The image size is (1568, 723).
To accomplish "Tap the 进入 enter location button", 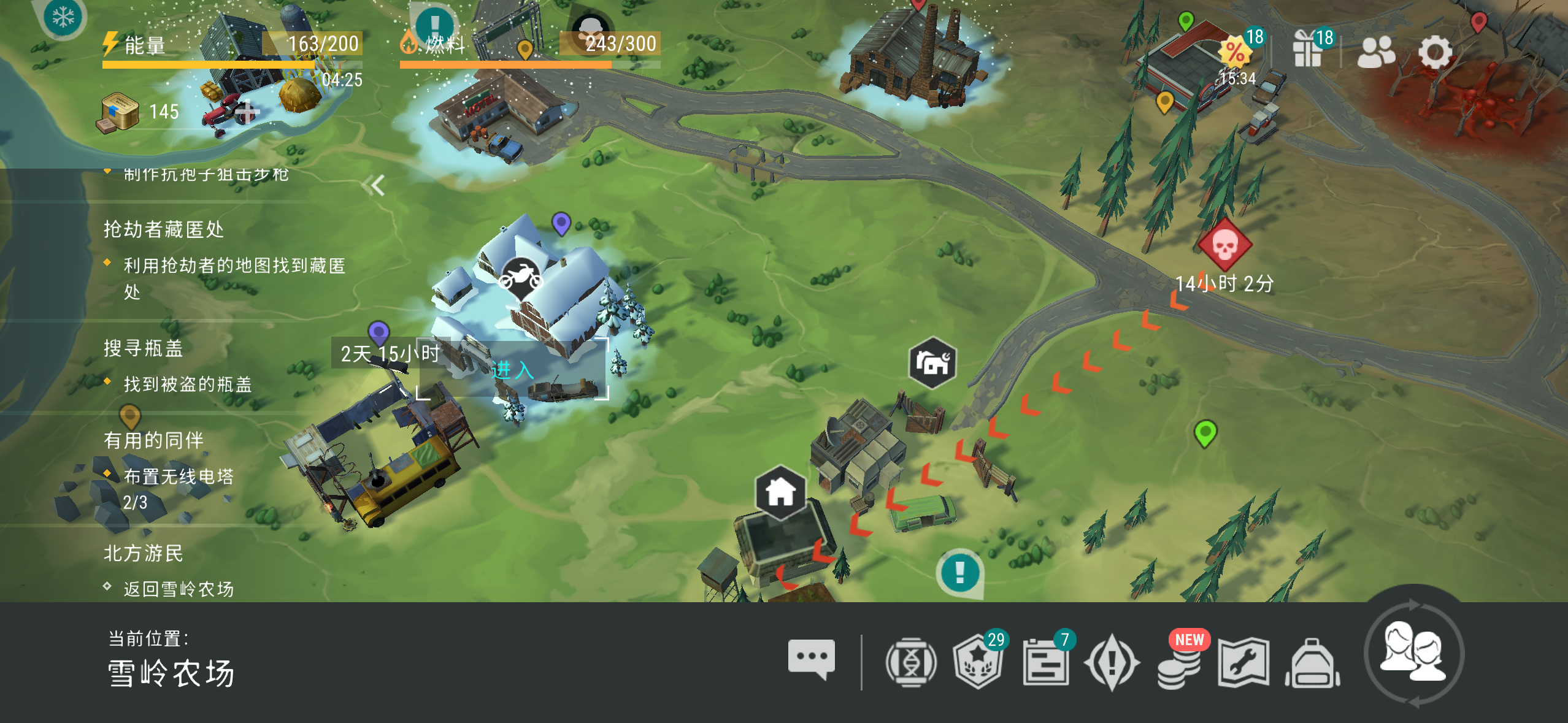I will pyautogui.click(x=512, y=370).
